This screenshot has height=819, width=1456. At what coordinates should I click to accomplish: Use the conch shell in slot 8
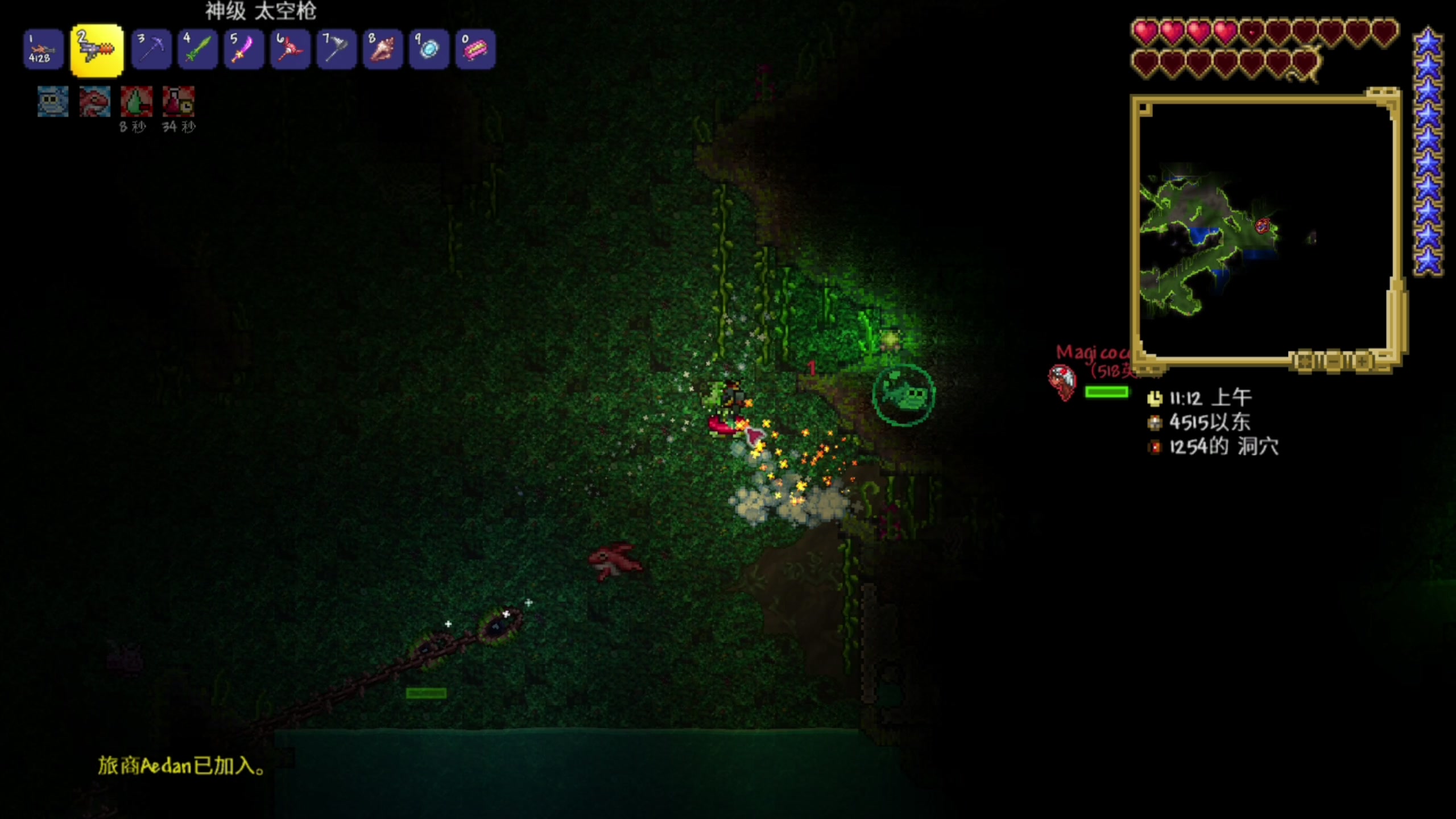382,50
